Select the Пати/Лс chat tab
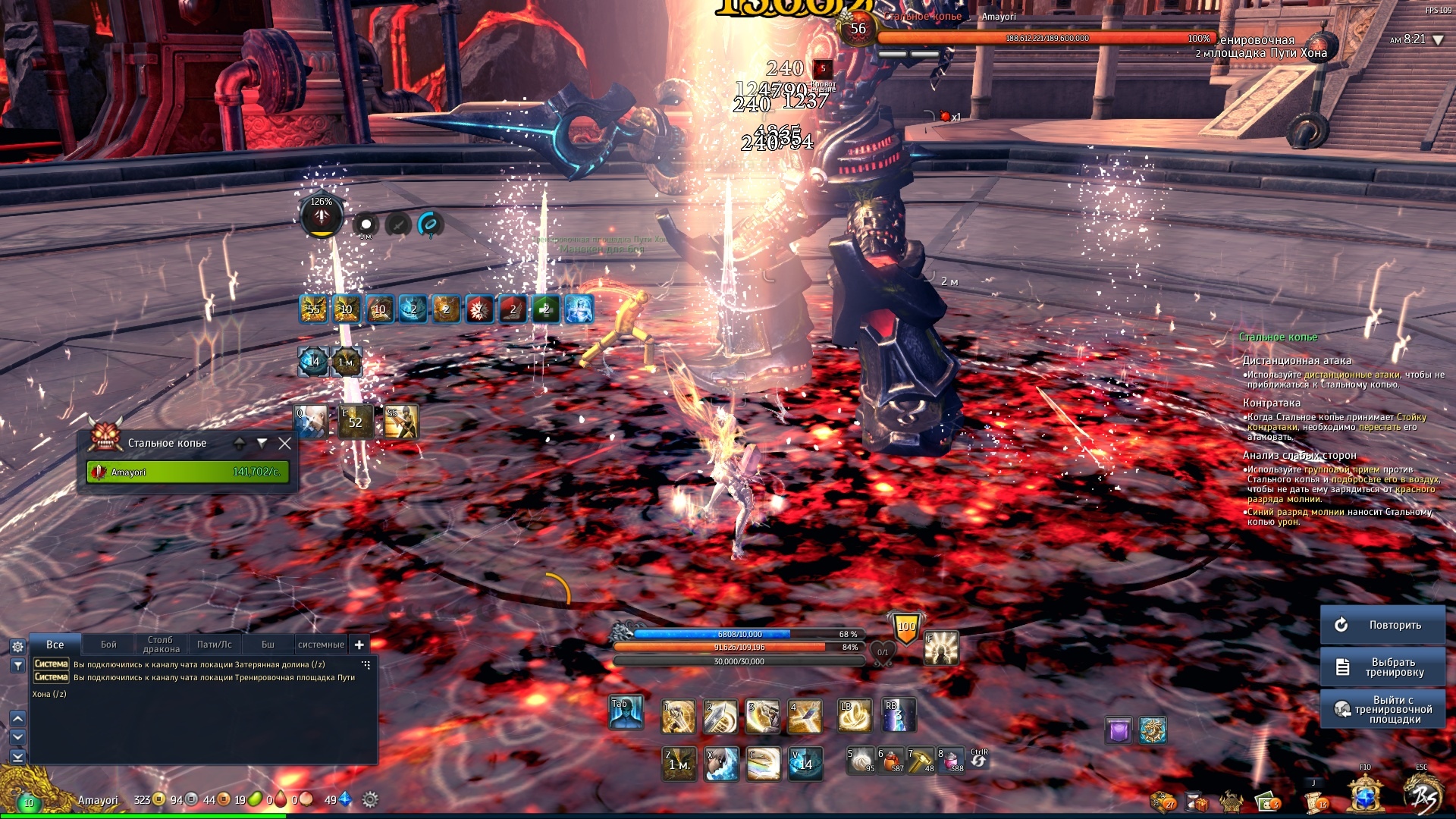The height and width of the screenshot is (819, 1456). click(x=214, y=645)
